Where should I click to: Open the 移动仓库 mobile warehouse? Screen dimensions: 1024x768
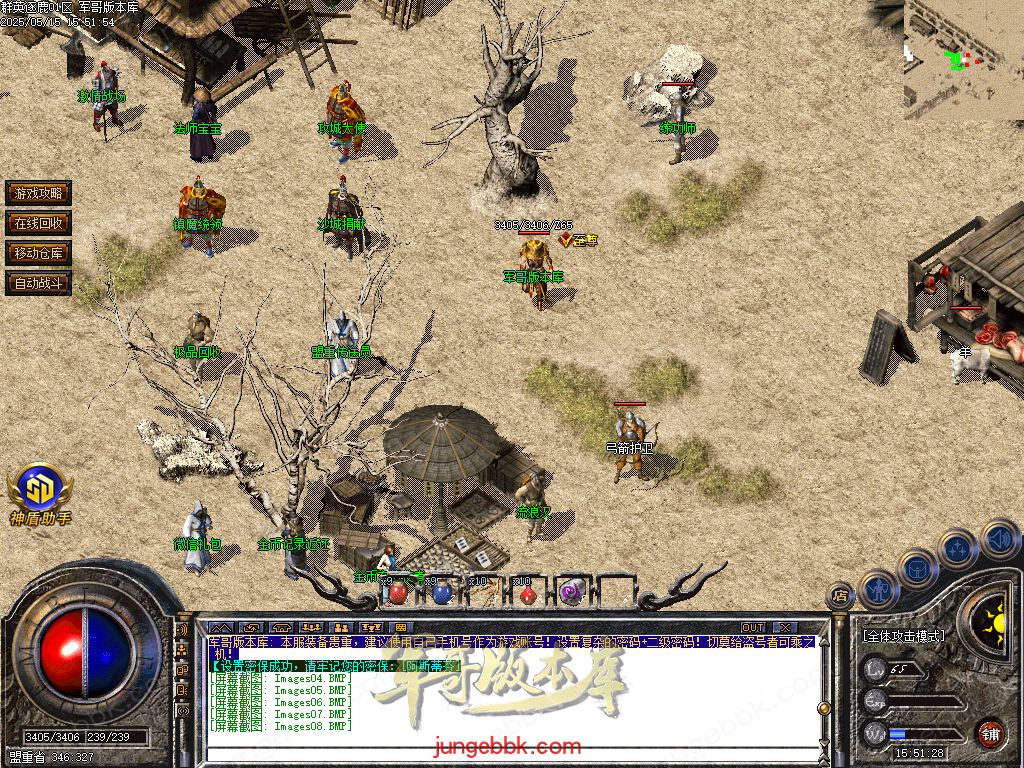pos(38,253)
